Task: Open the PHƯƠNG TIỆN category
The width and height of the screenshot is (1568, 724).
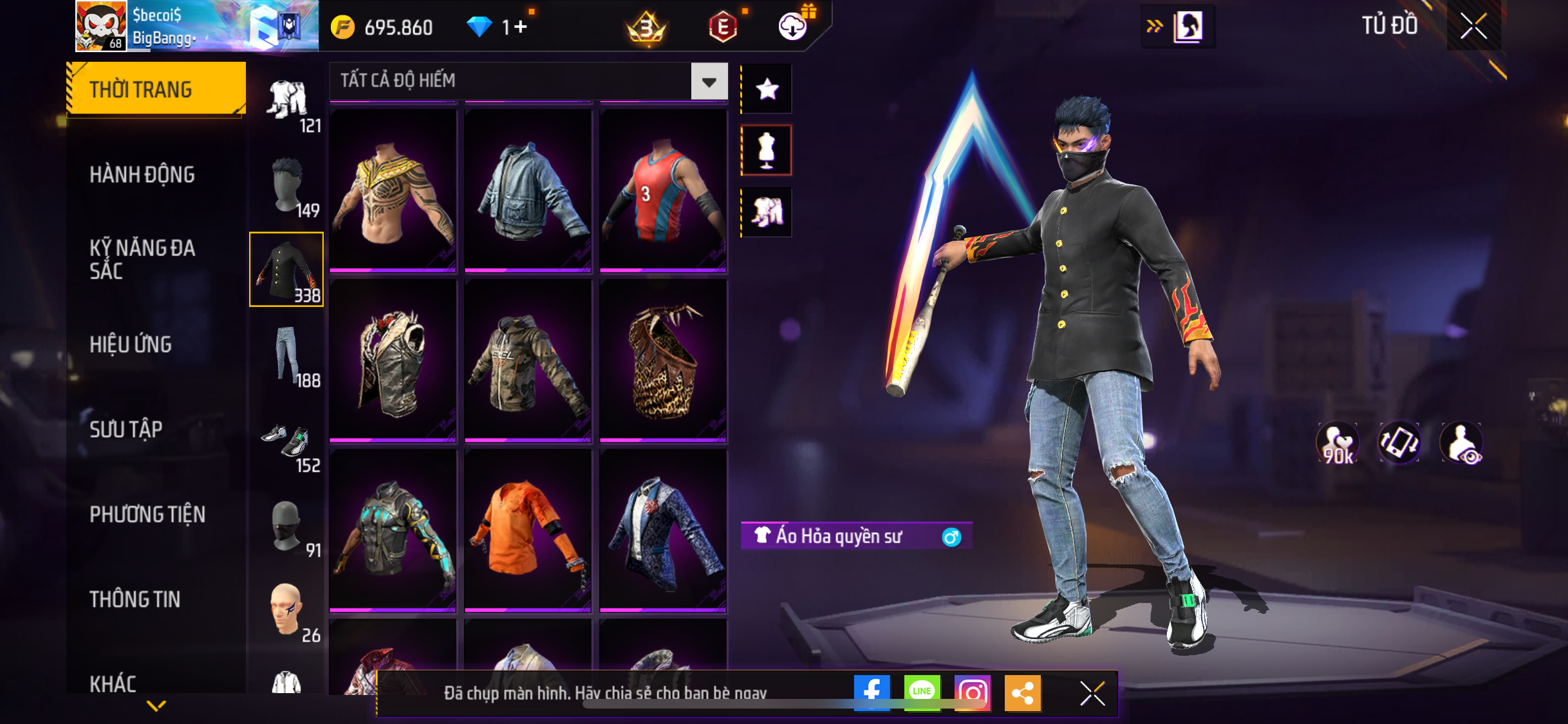Action: click(x=147, y=514)
